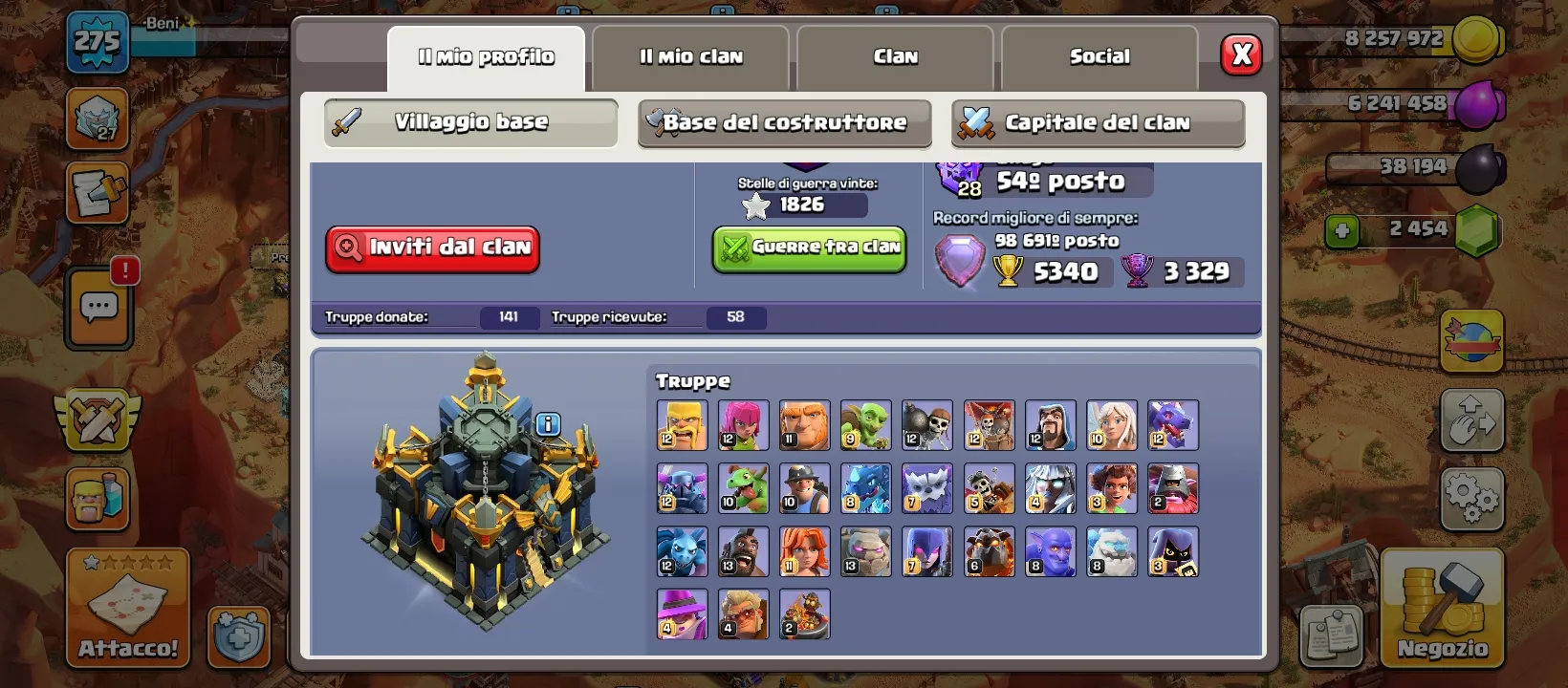Select the P.E.K.K.A troop thumbnail
Image resolution: width=1568 pixels, height=688 pixels.
tap(681, 488)
